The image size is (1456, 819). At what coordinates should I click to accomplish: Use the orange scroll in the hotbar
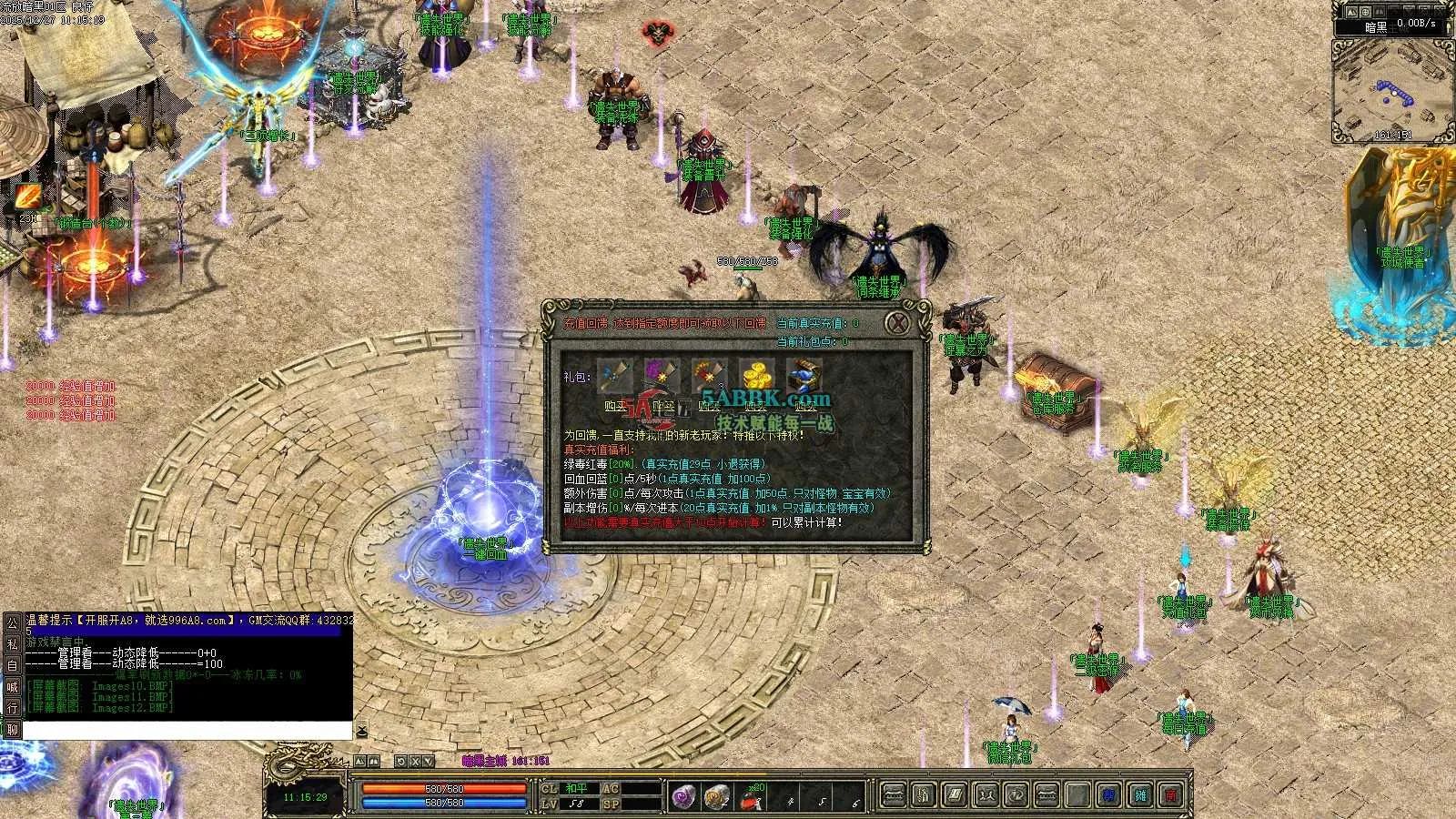point(717,797)
